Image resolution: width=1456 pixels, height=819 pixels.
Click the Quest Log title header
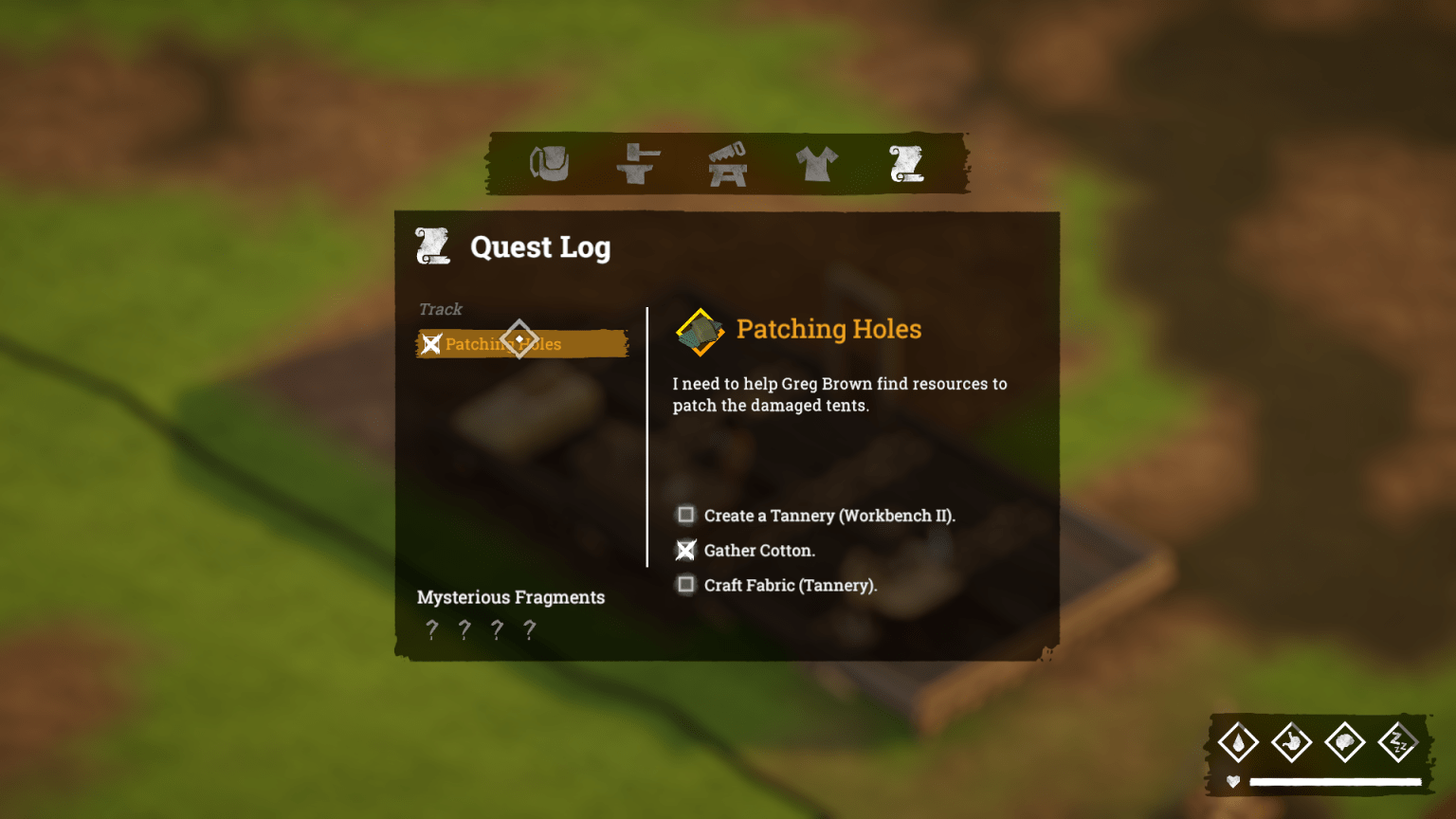[540, 247]
